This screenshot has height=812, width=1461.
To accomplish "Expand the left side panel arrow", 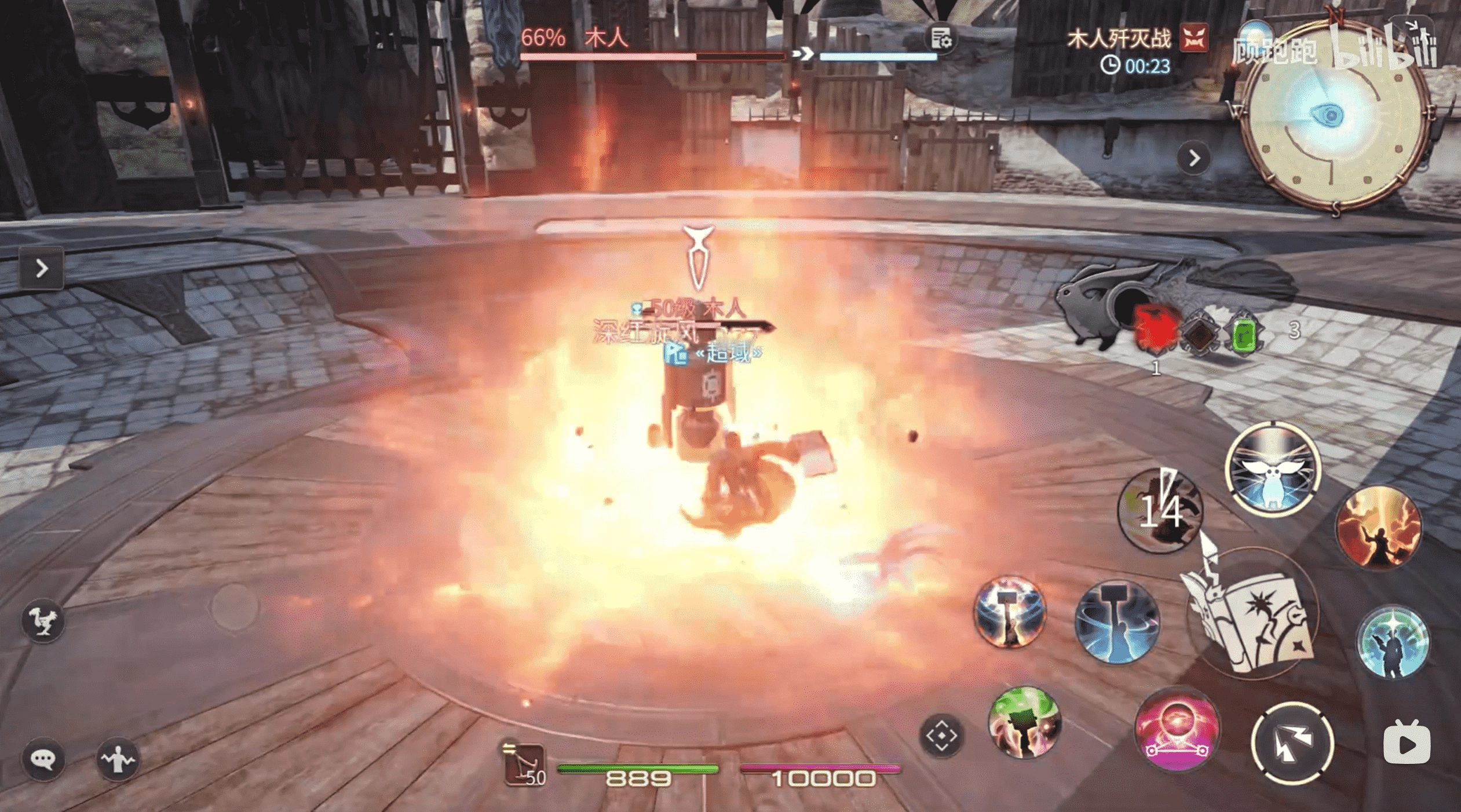I will (41, 268).
